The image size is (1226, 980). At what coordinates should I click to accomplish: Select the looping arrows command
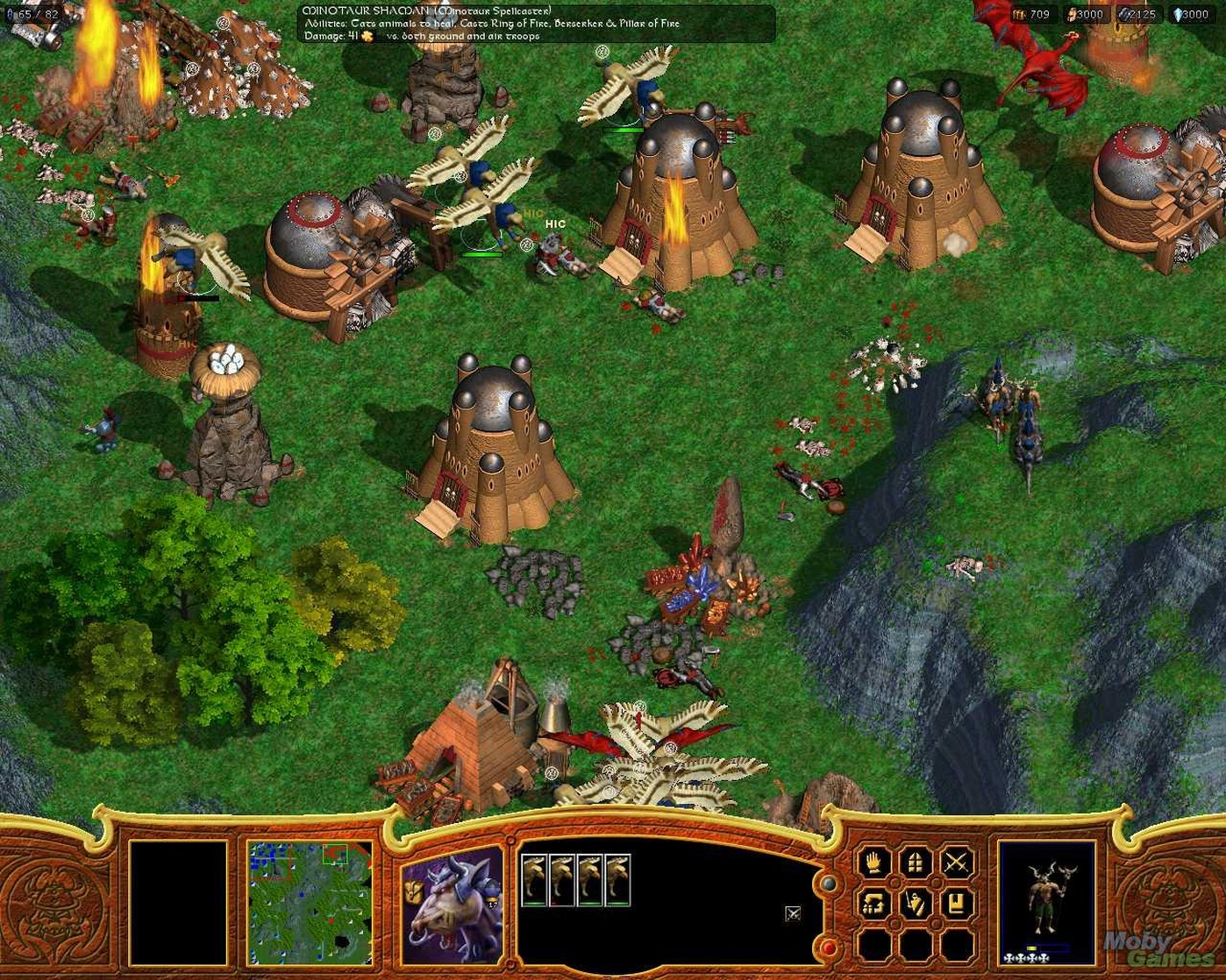pyautogui.click(x=873, y=902)
